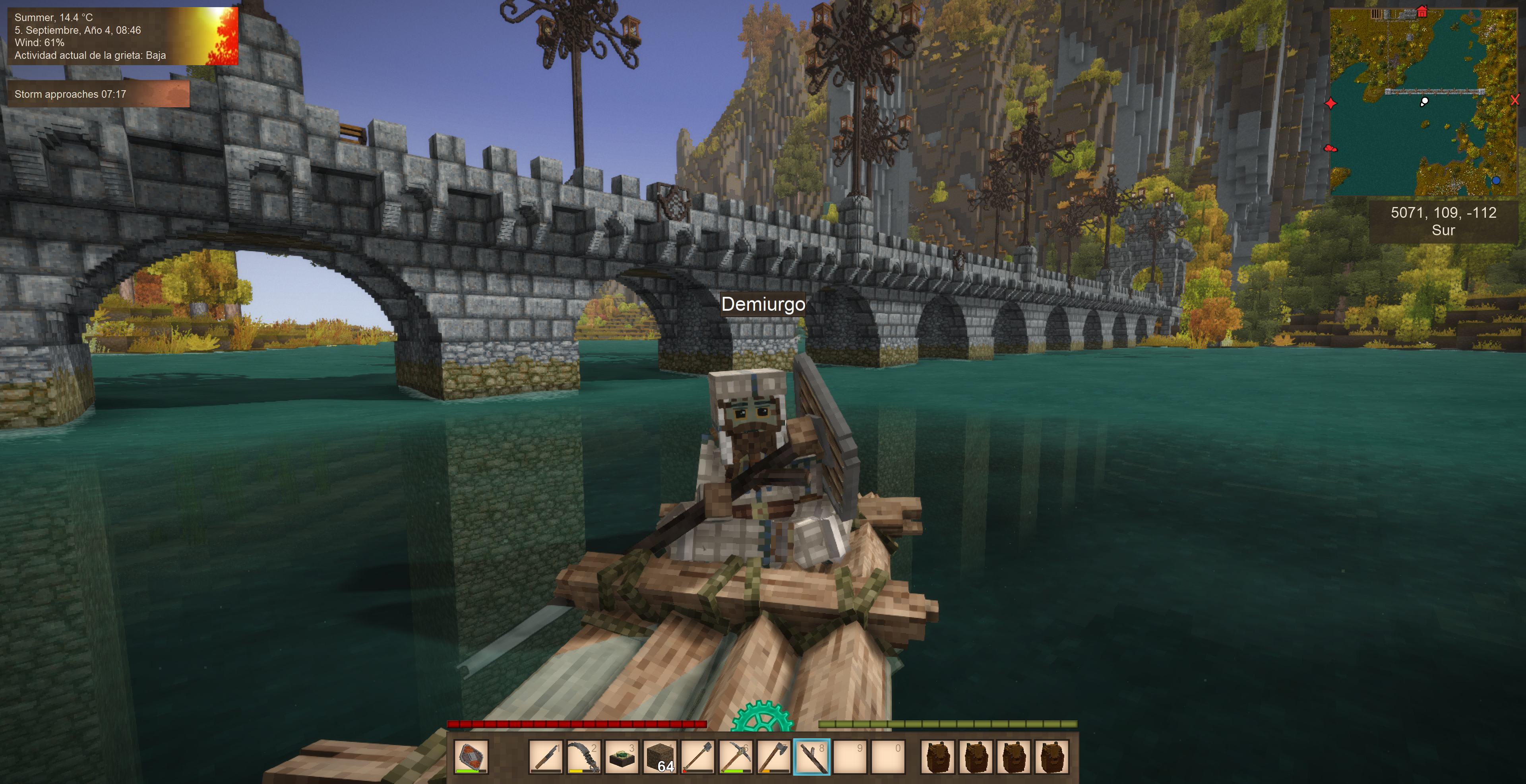Switch to the axe hotbar slot
Screen dimensions: 1526x784
(774, 757)
